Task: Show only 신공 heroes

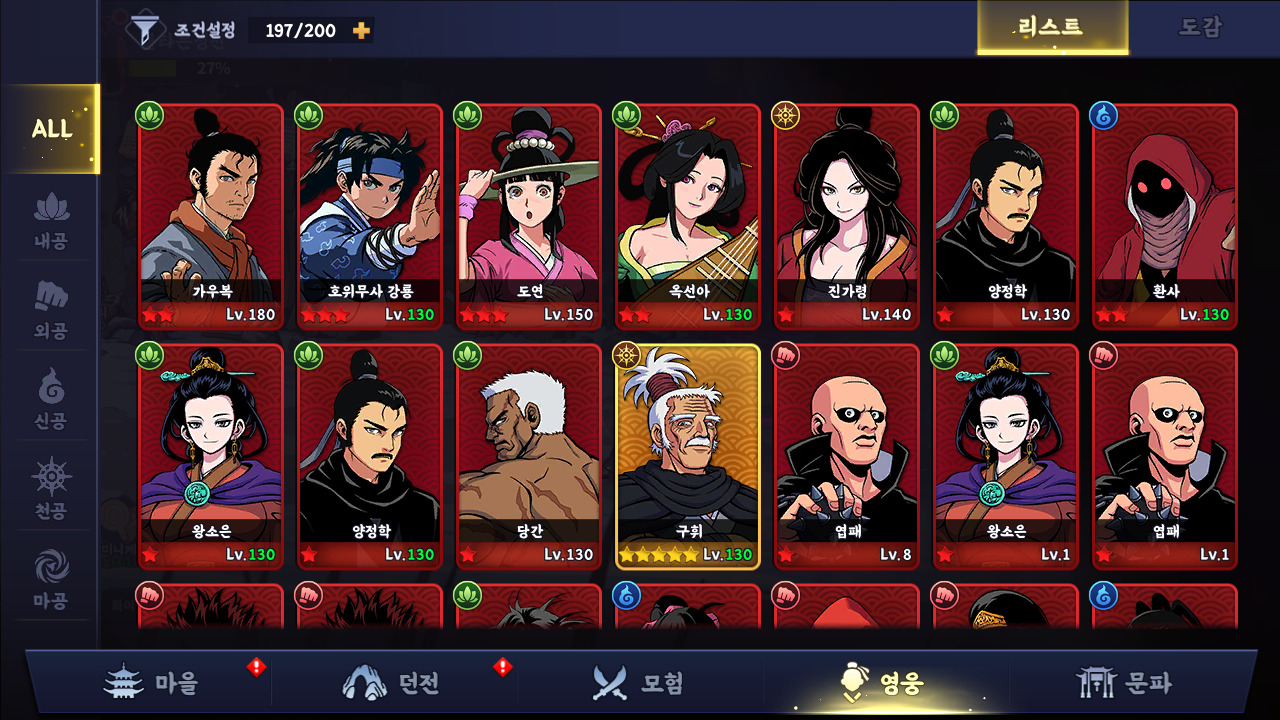Action: pos(51,400)
